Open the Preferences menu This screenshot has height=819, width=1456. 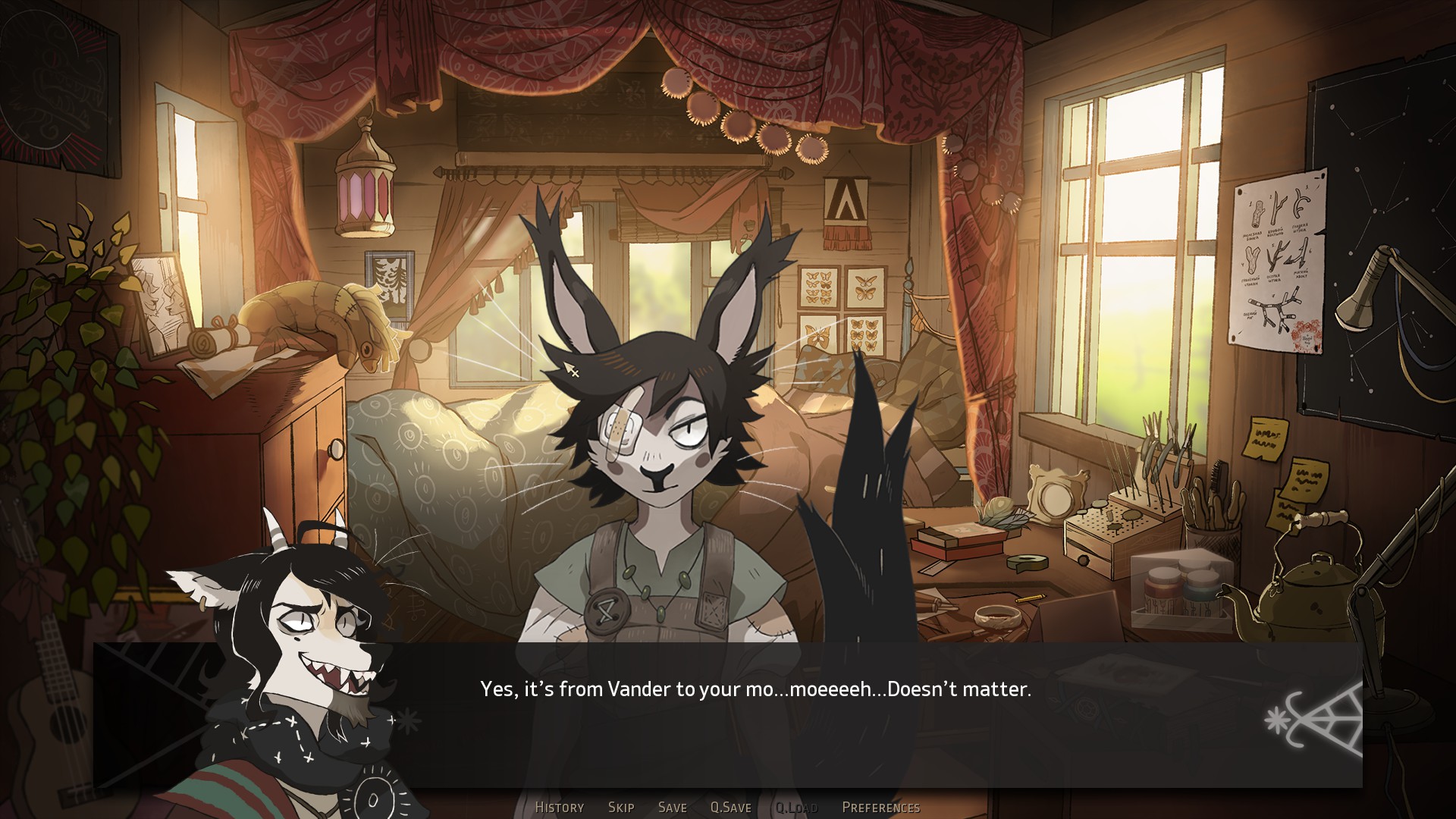tap(880, 808)
